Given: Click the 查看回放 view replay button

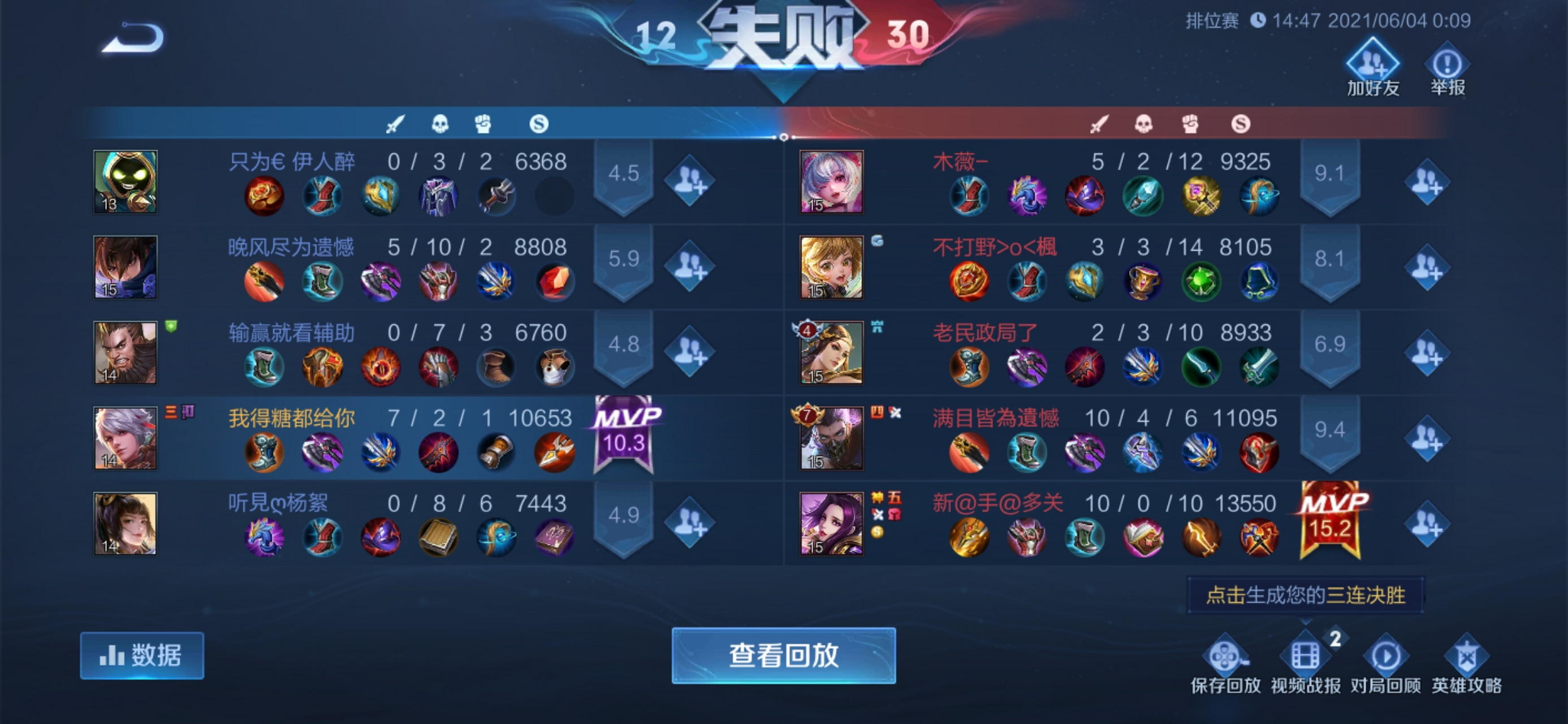Looking at the screenshot, I should click(784, 657).
